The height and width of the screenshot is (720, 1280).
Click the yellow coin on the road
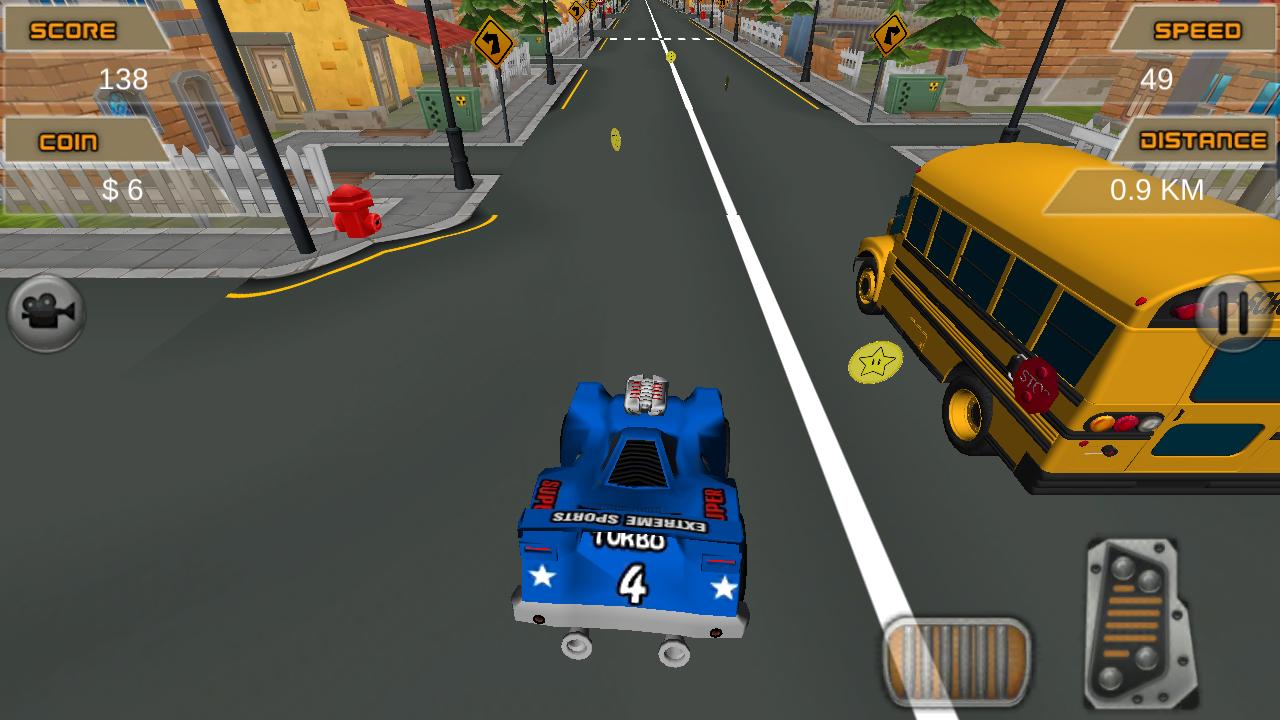click(x=617, y=140)
